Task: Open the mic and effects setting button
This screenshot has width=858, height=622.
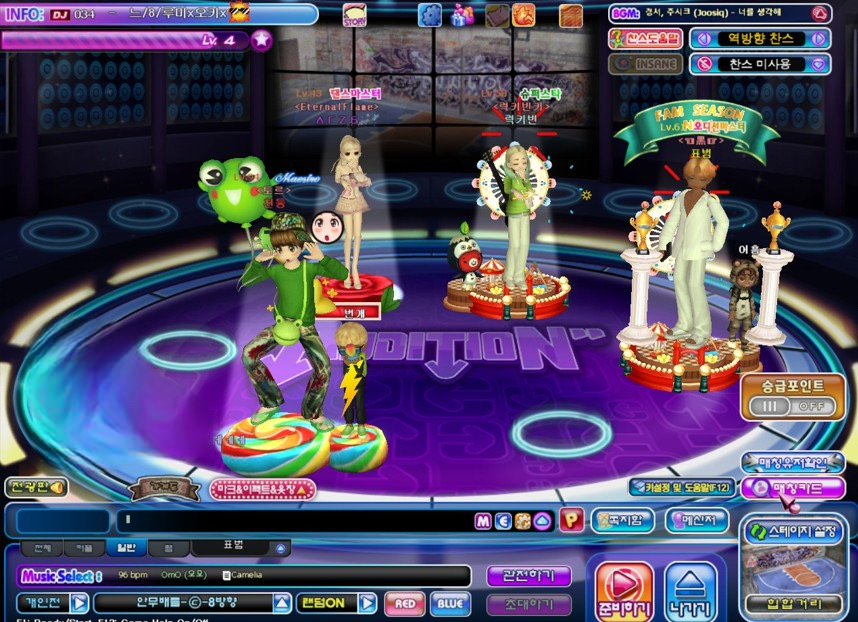Action: pos(262,490)
